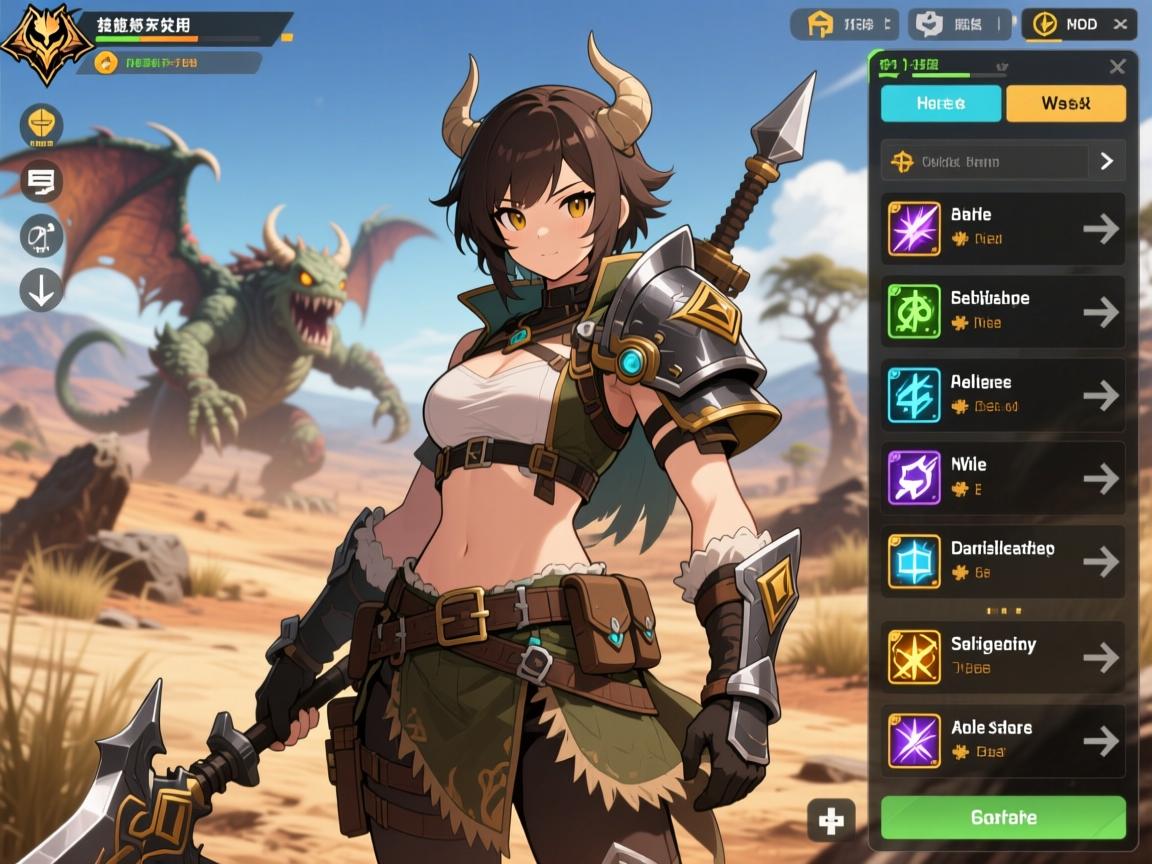Close the side panel with its X
The image size is (1152, 864).
point(1117,67)
